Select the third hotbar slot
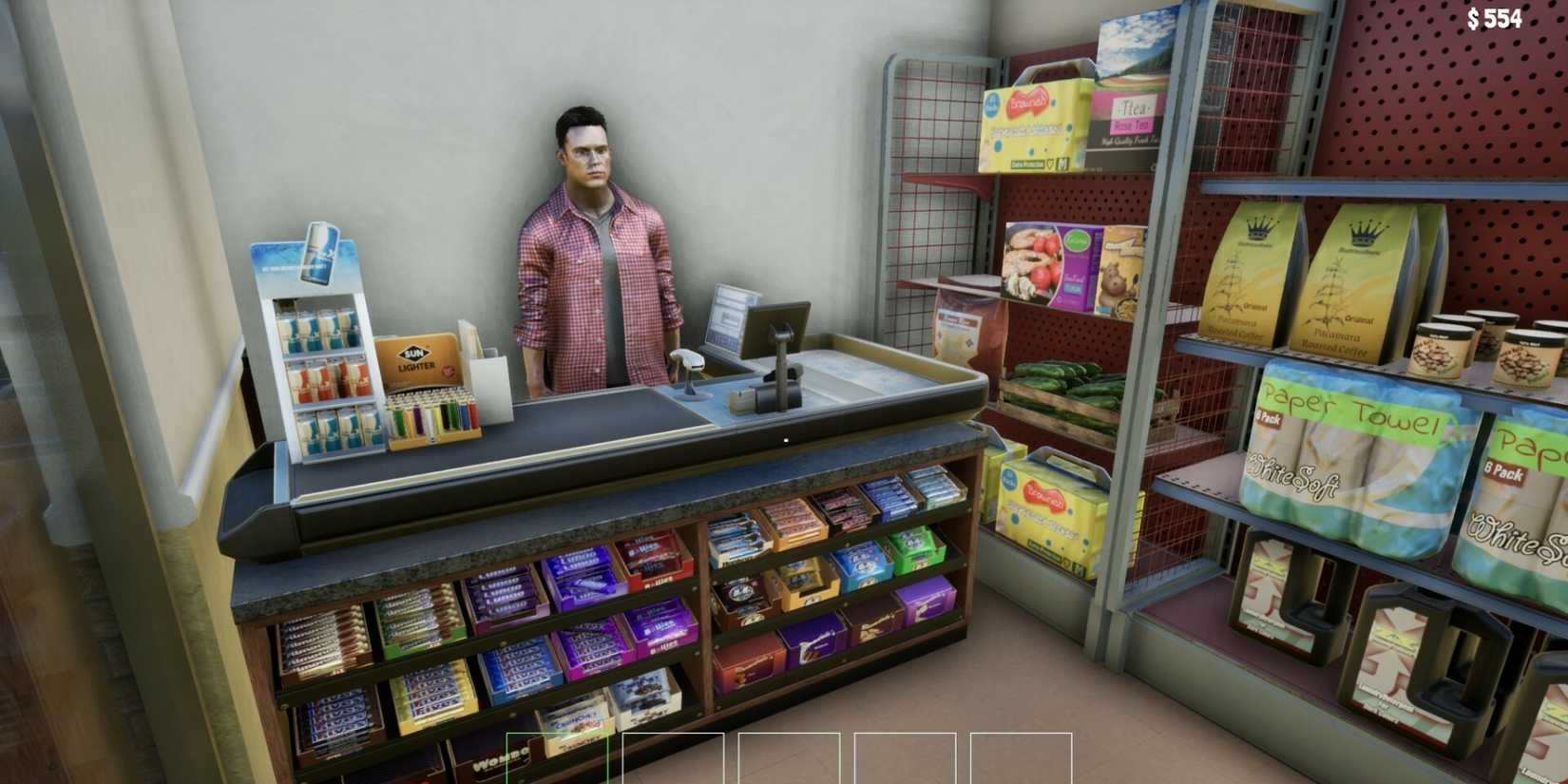 pyautogui.click(x=790, y=760)
